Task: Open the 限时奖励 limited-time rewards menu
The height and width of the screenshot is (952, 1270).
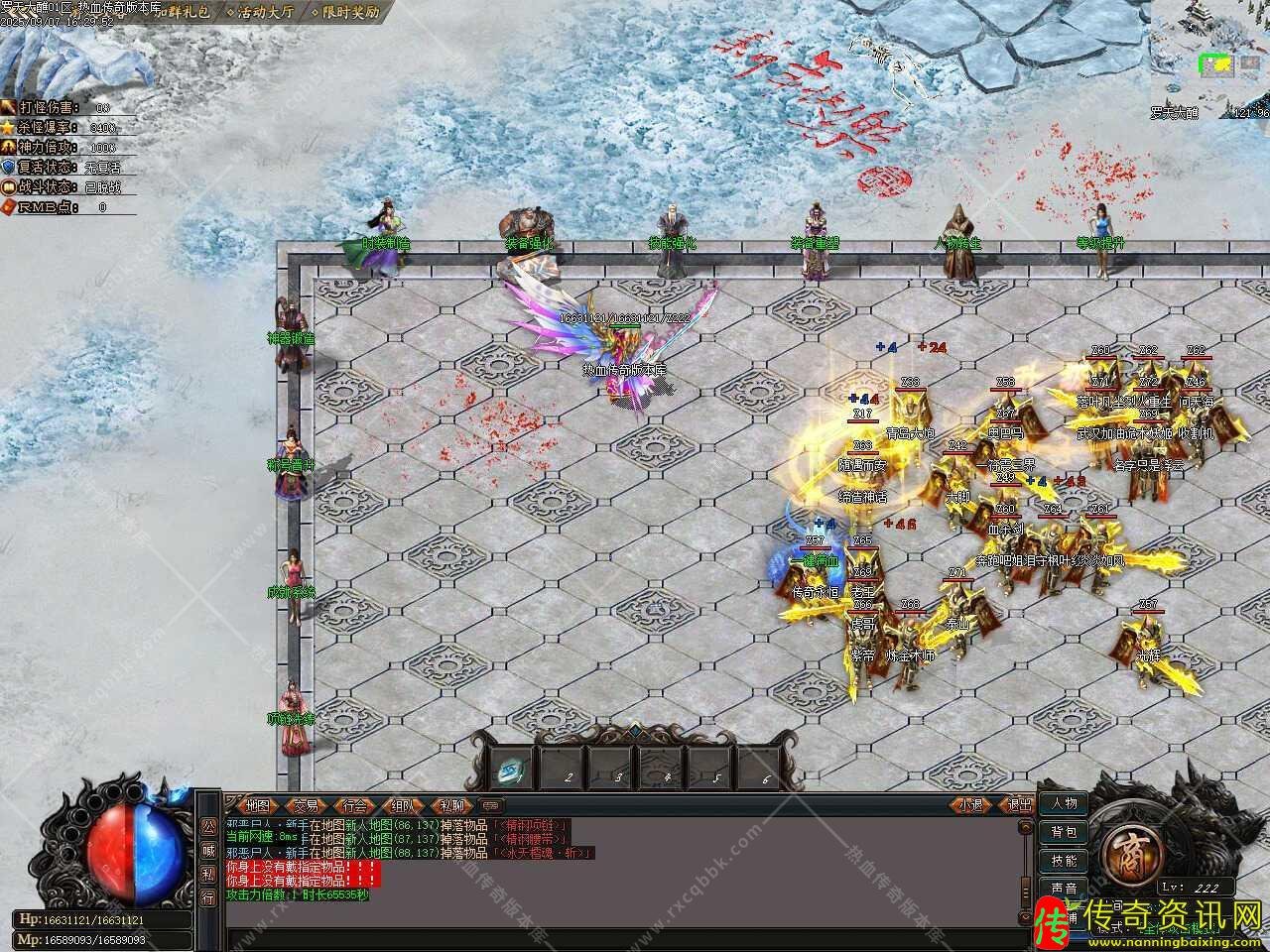Action: (x=345, y=13)
